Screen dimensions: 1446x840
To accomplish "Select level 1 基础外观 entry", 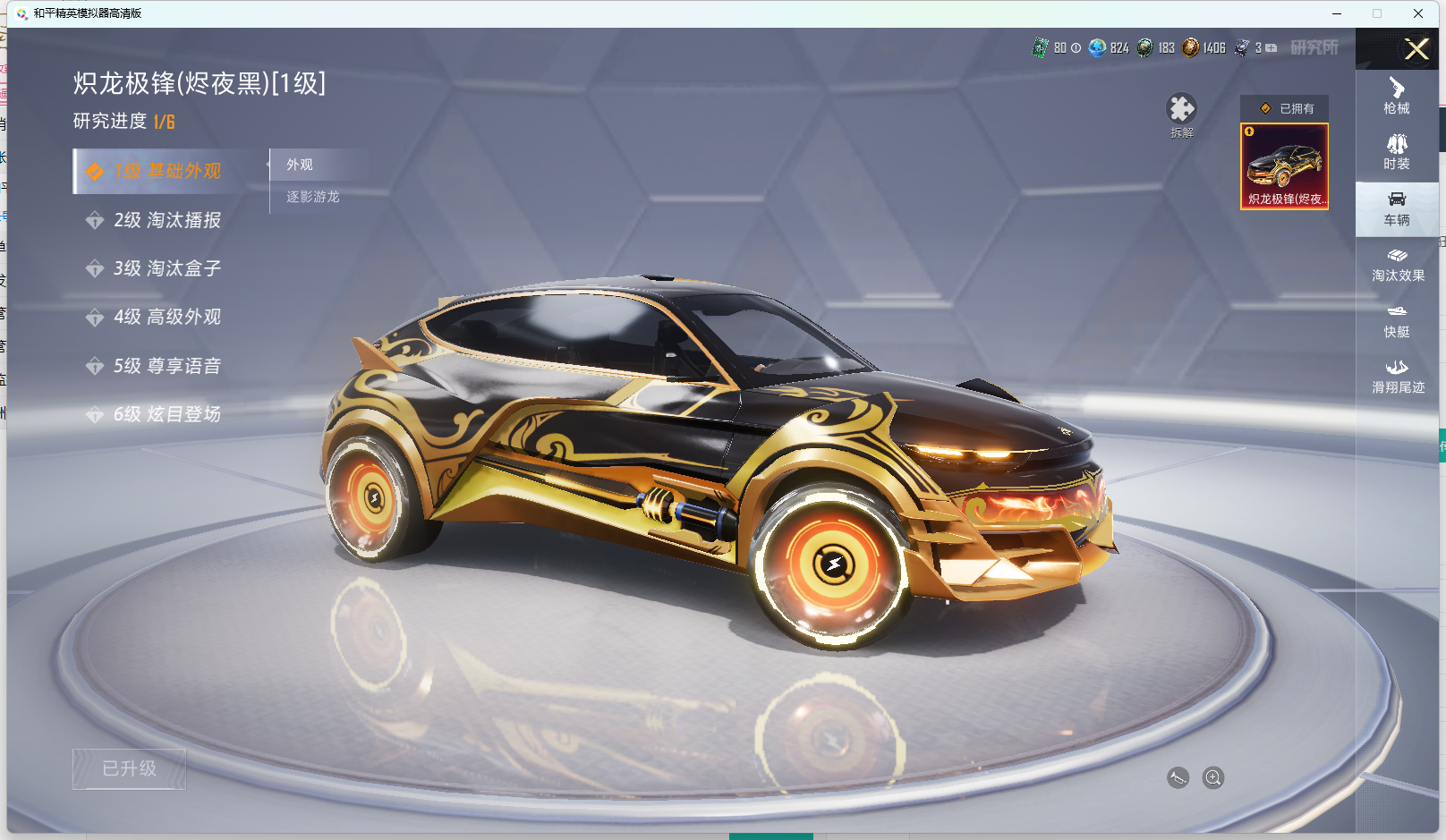I will point(166,171).
